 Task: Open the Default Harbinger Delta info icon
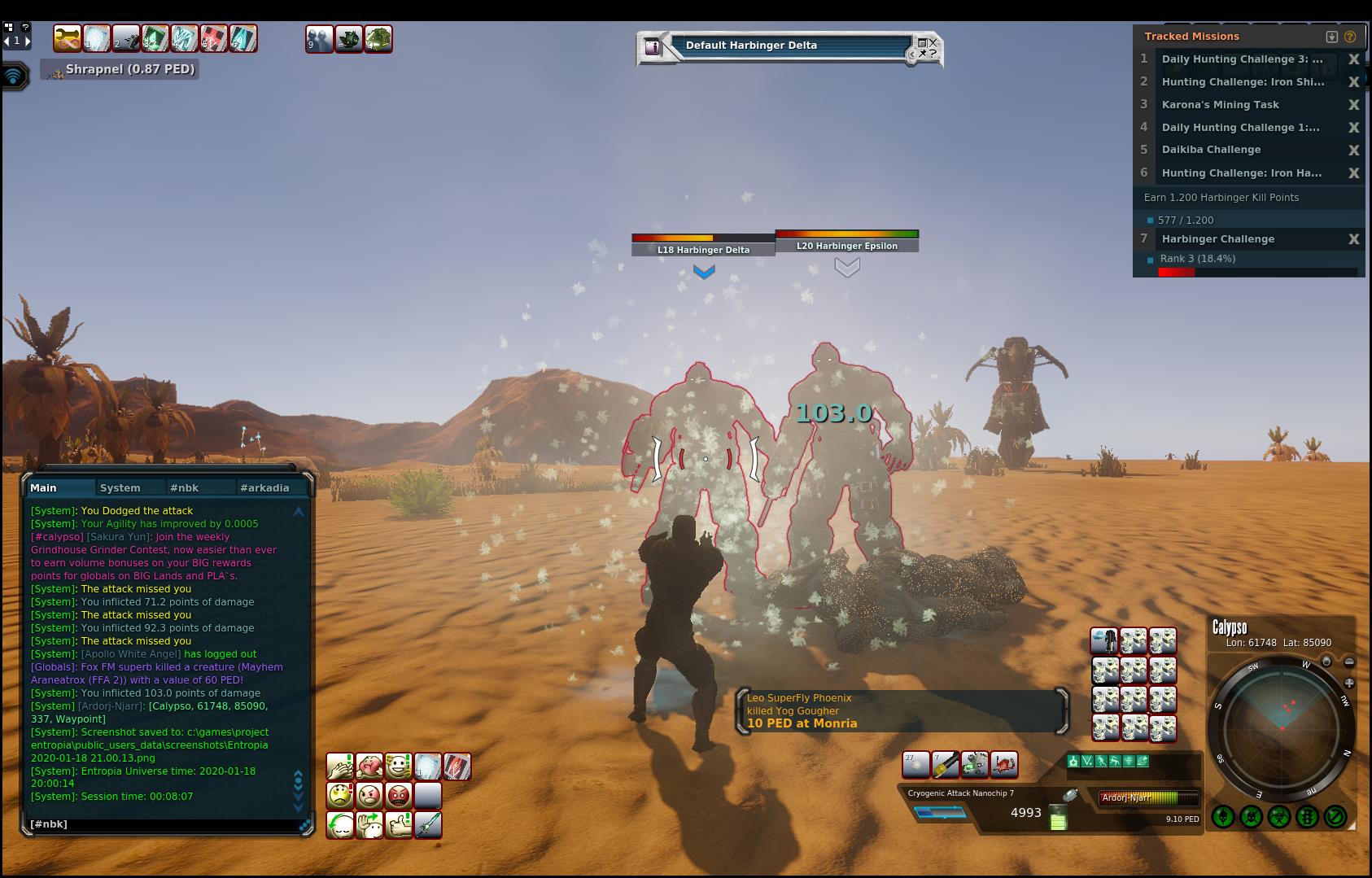(652, 46)
